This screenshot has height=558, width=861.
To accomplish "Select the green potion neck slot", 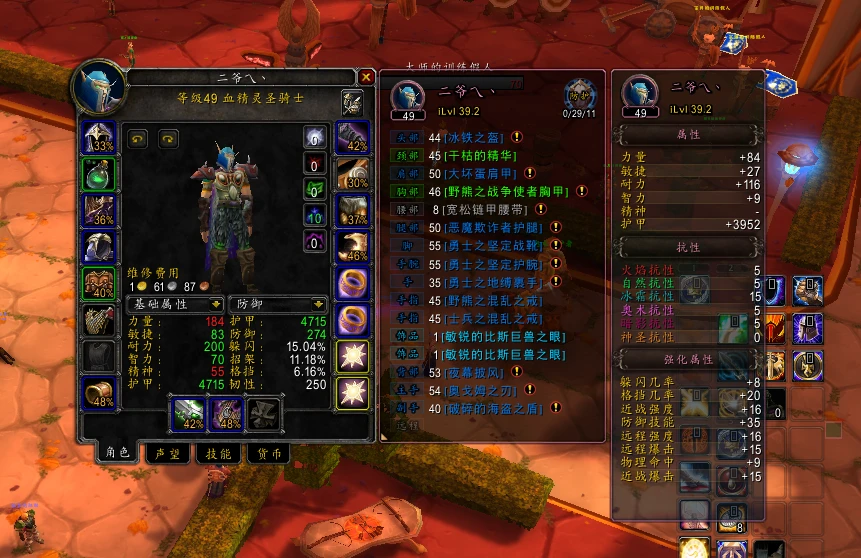I will click(x=100, y=174).
